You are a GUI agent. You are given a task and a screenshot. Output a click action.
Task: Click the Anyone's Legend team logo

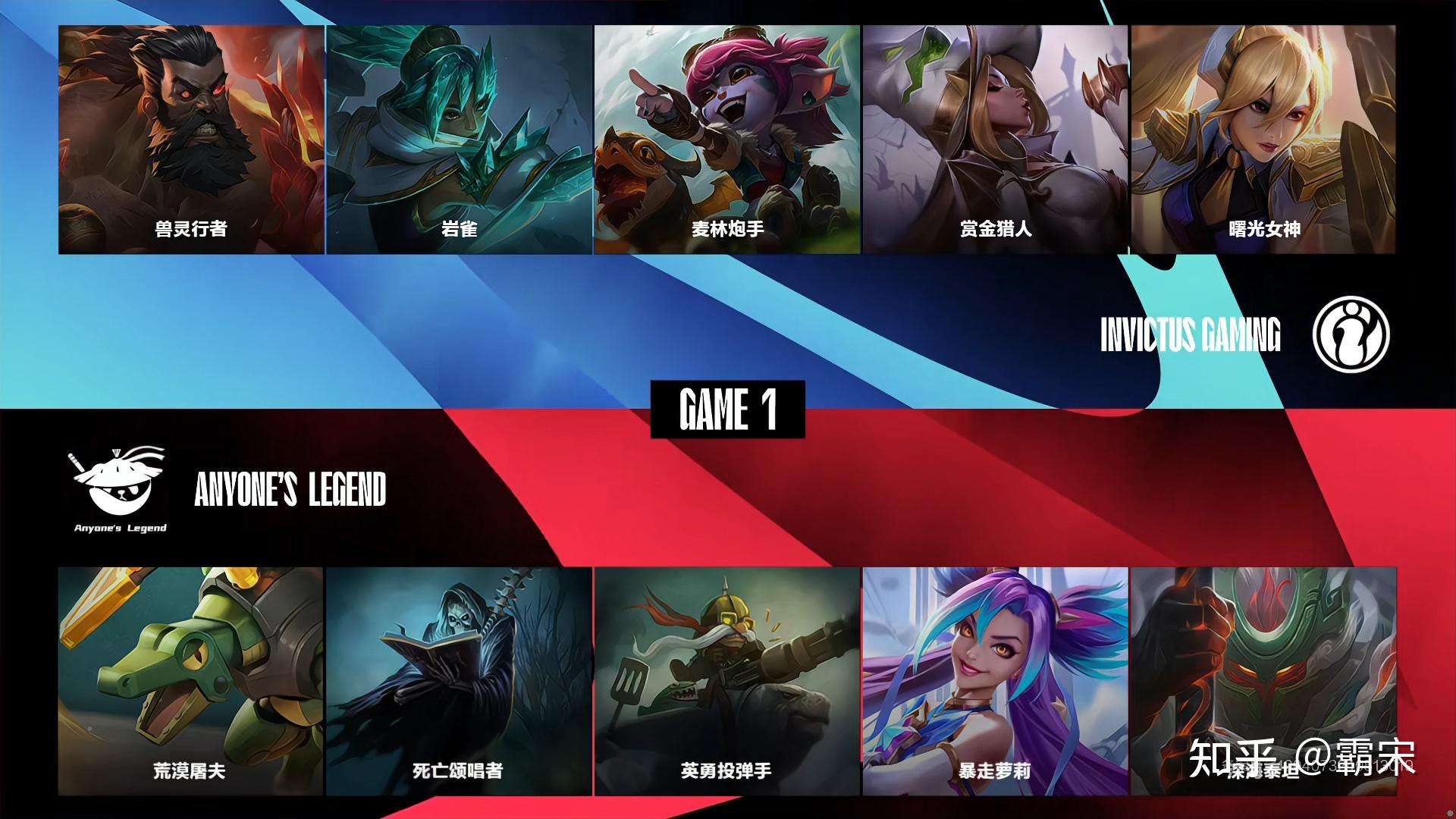tap(121, 489)
